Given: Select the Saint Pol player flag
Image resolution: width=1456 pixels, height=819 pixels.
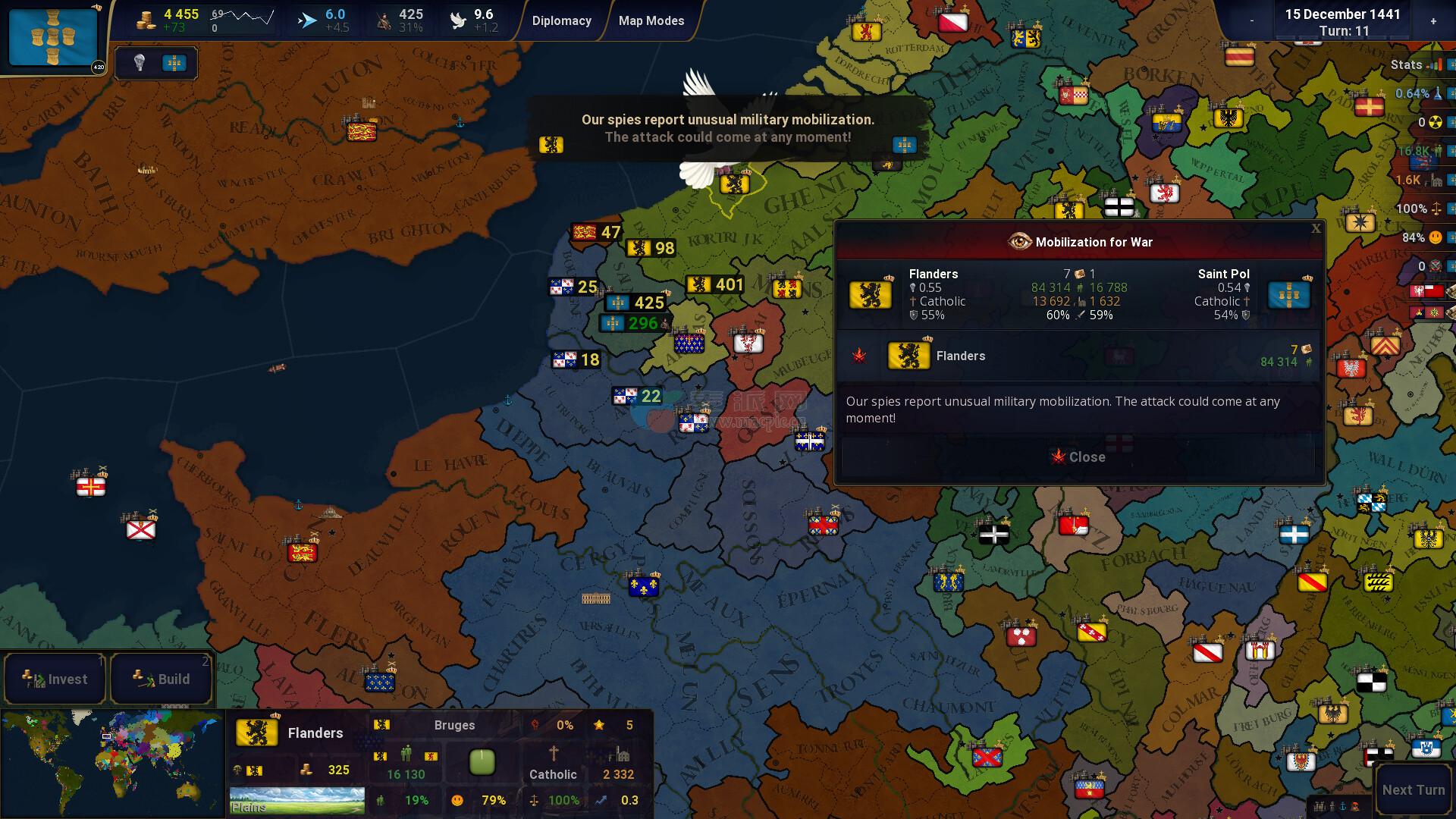Looking at the screenshot, I should point(53,36).
